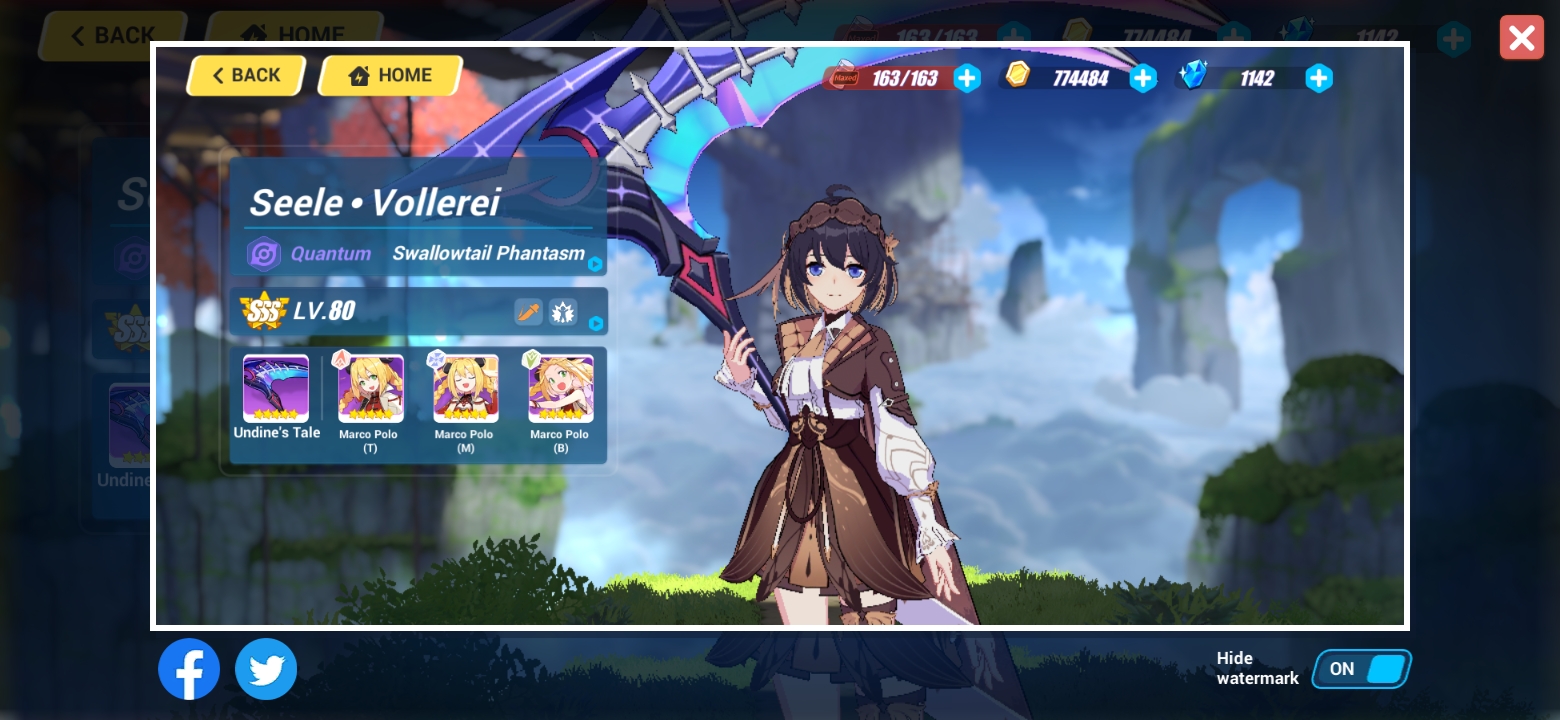
Task: Expand the LV.80 level details
Action: [594, 324]
